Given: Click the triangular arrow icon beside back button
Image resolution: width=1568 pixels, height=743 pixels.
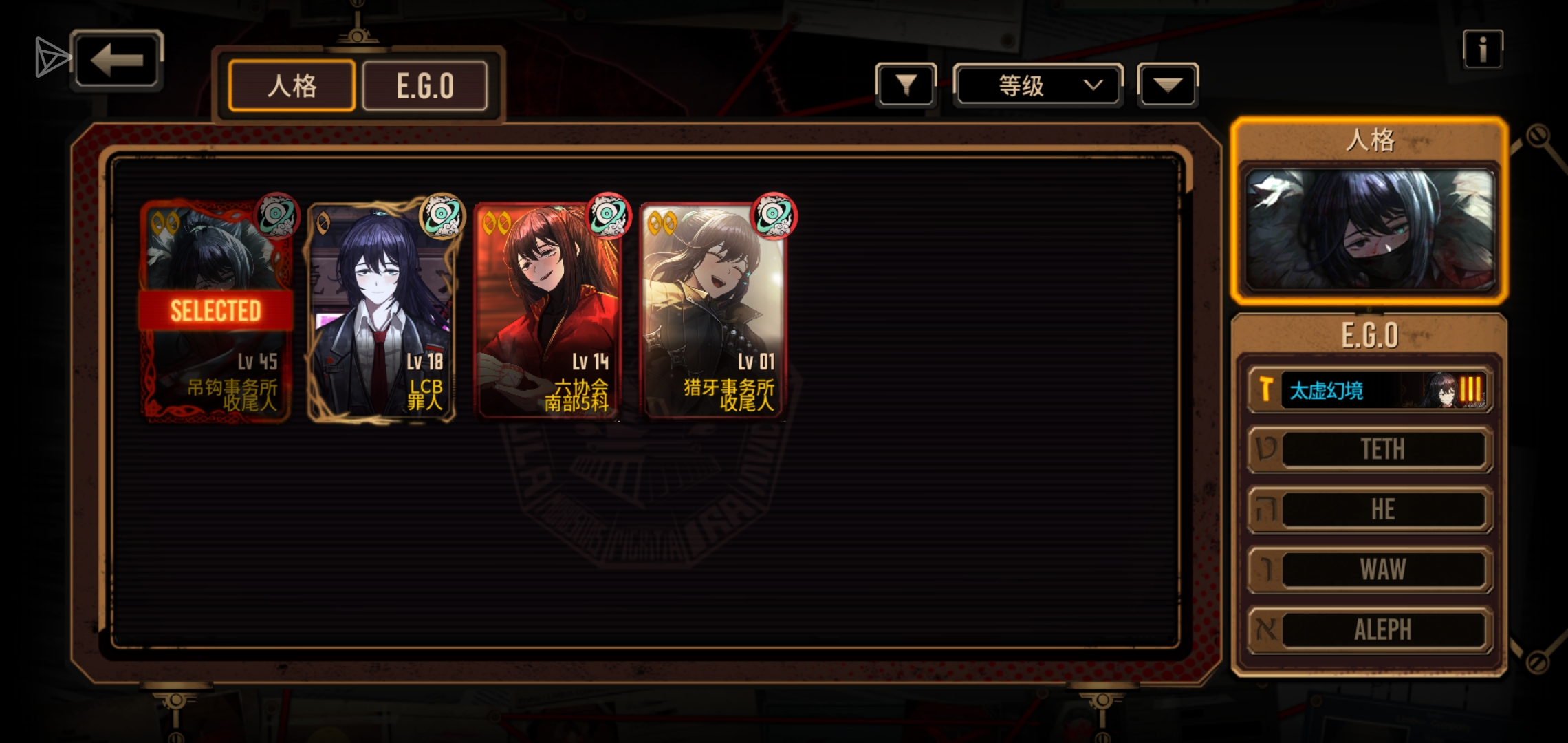Looking at the screenshot, I should point(51,57).
